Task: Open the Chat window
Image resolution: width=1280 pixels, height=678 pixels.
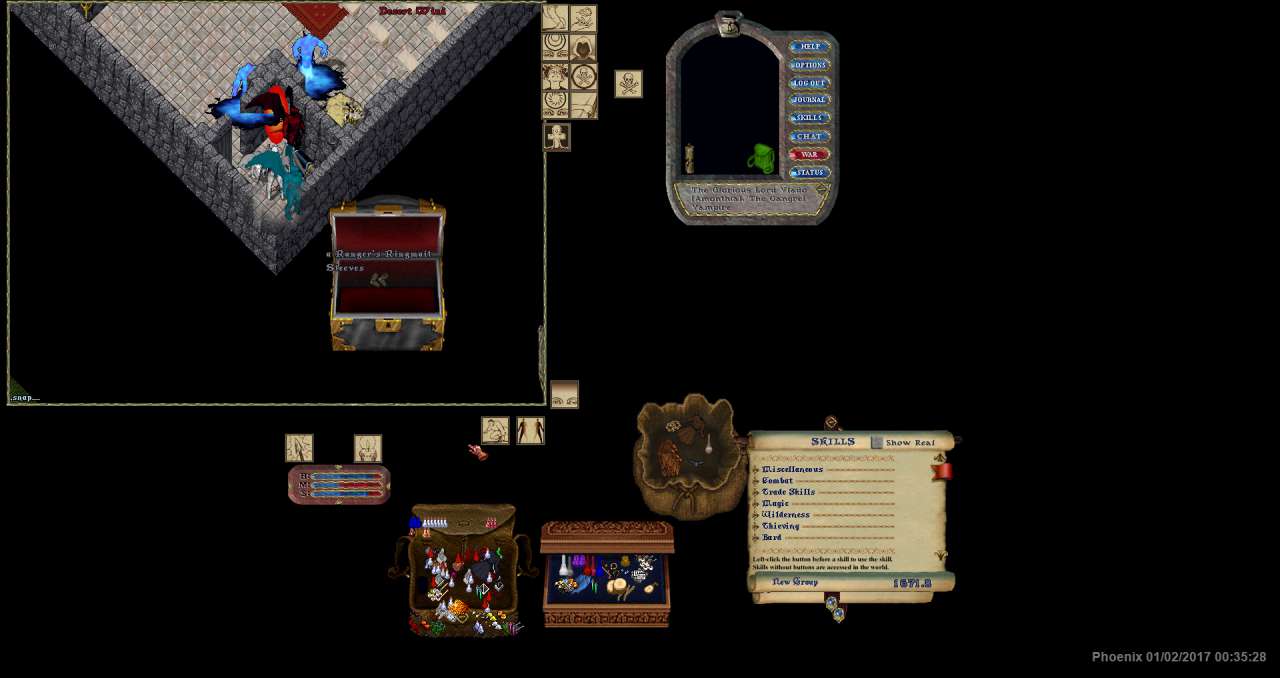Action: (x=809, y=136)
